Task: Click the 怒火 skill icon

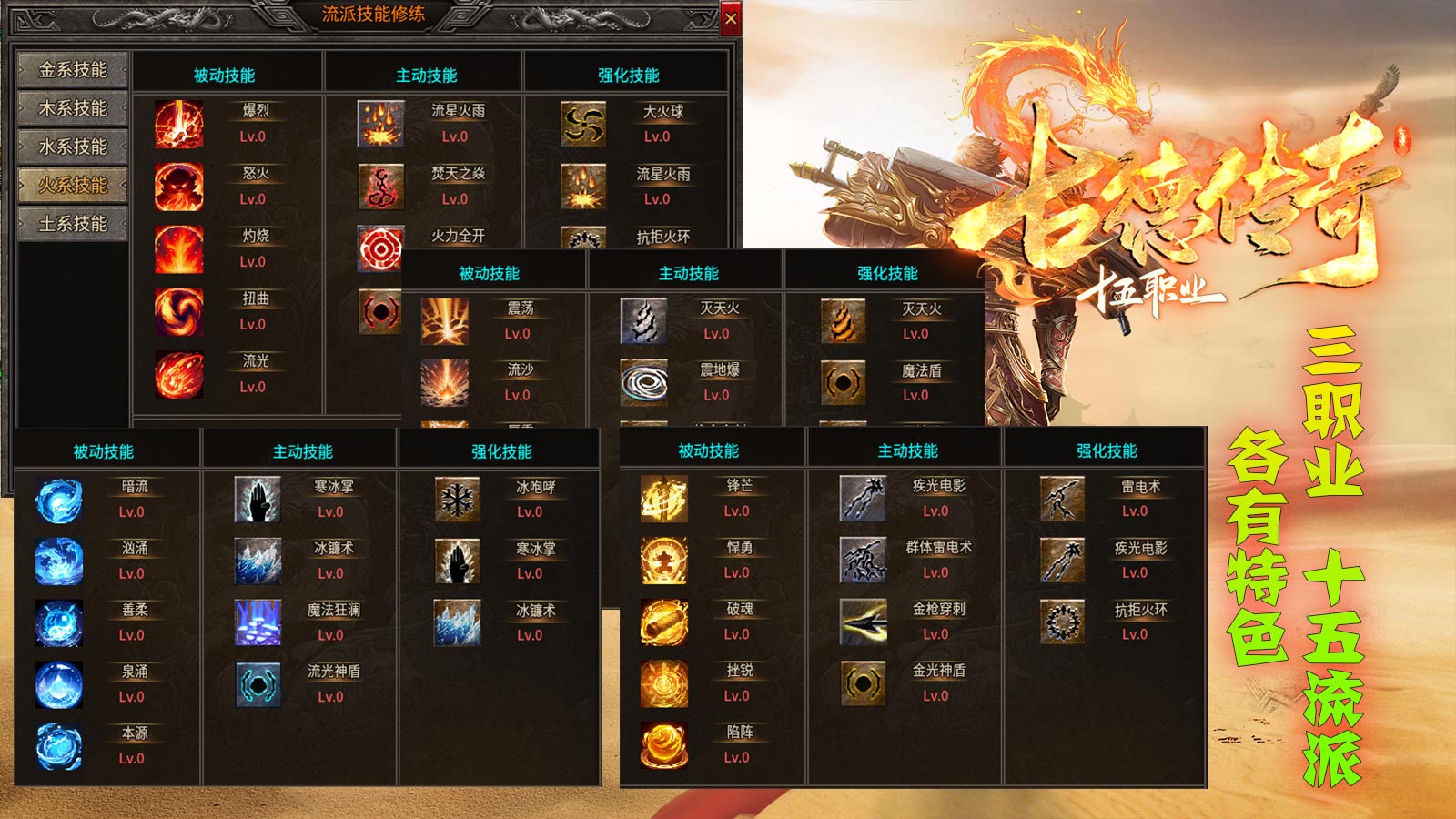Action: [178, 187]
